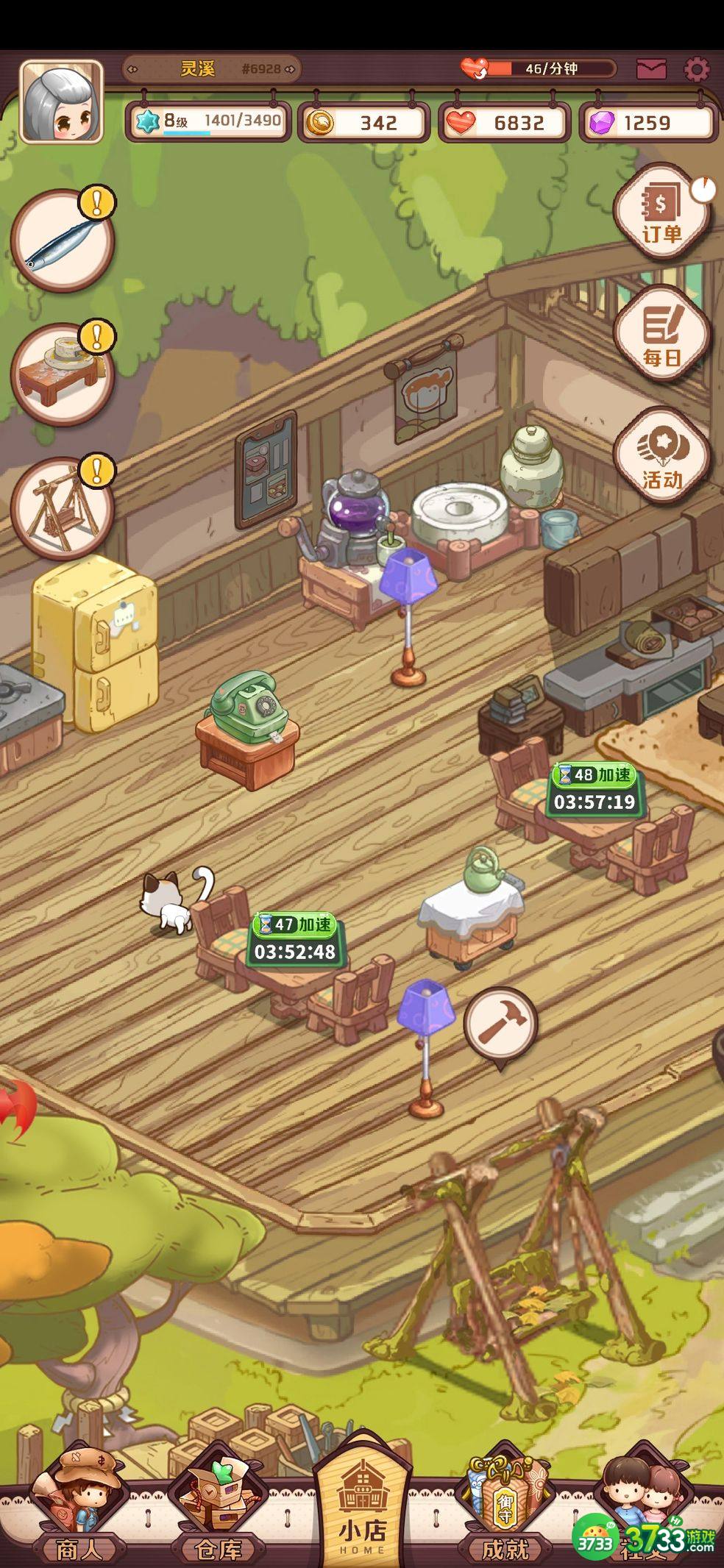Open the 每日 daily tasks
This screenshot has height=1568, width=724.
[661, 333]
